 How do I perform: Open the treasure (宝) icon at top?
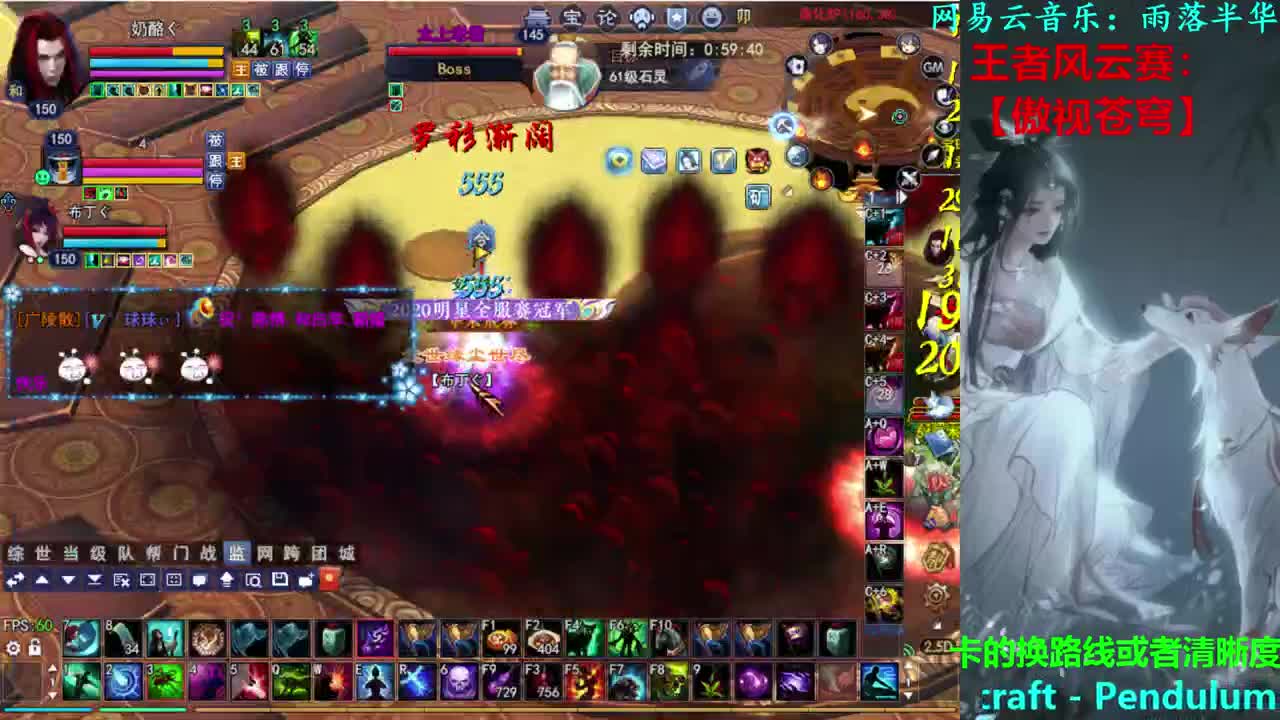click(573, 18)
